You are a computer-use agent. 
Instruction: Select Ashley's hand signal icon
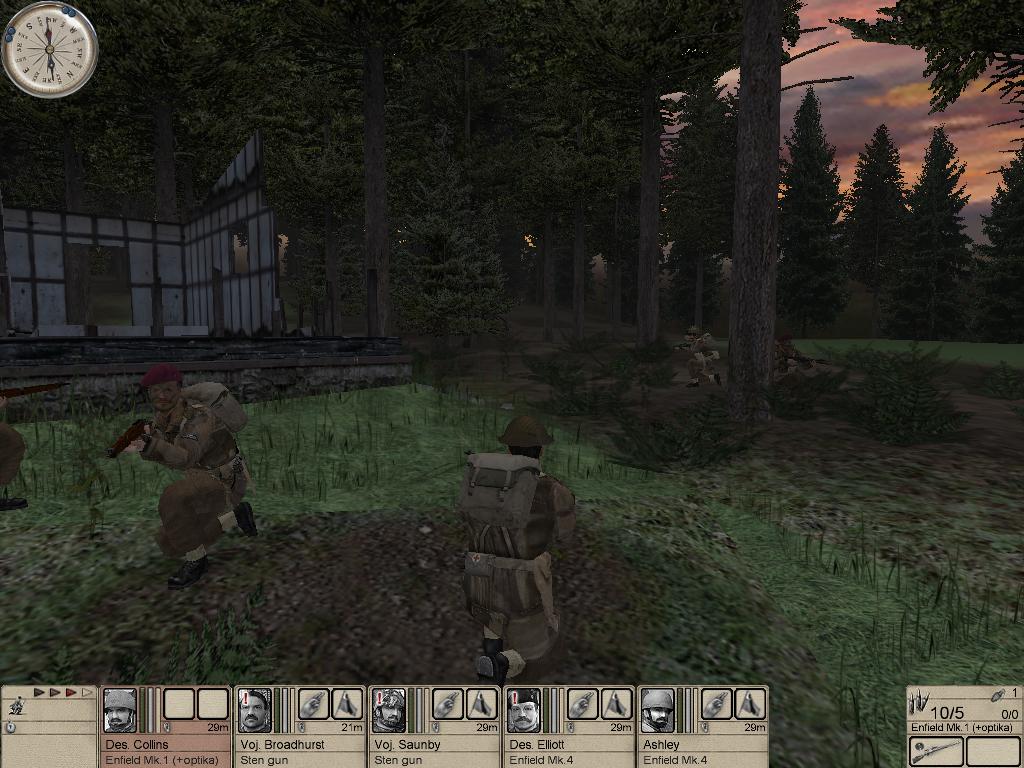(716, 704)
